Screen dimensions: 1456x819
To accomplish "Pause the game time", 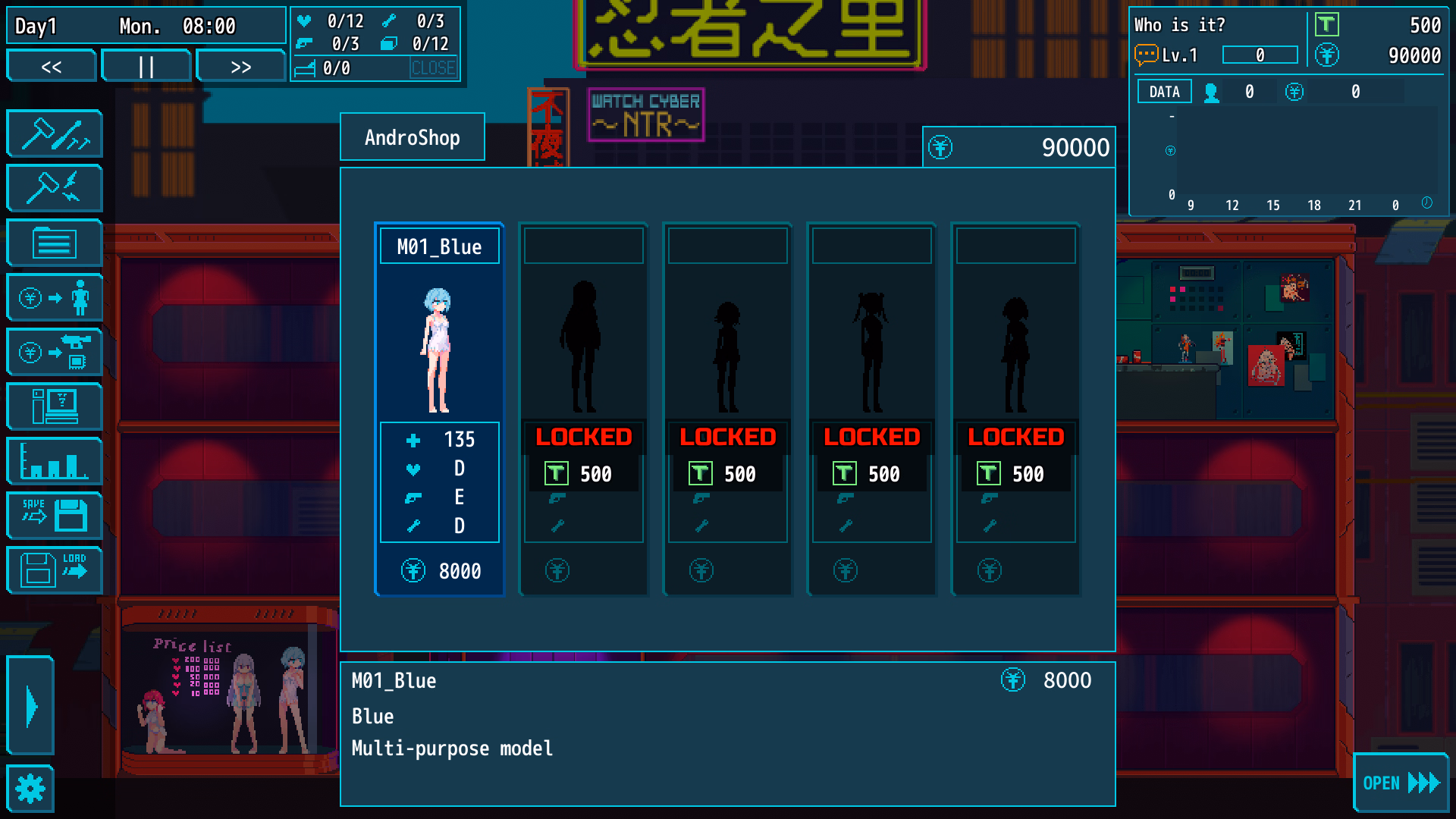I will point(146,66).
